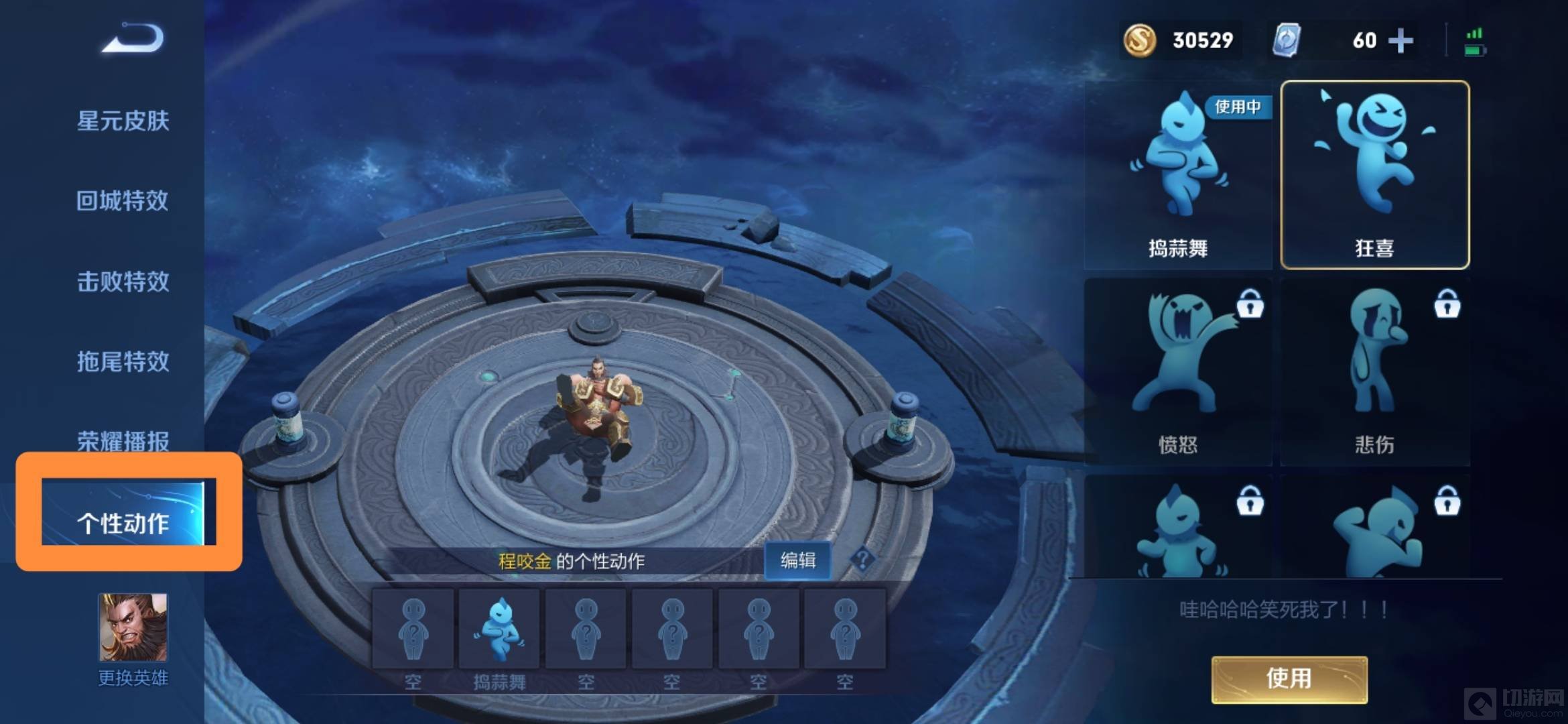Tap the gold 使用 button
The height and width of the screenshot is (724, 1568).
[1289, 679]
